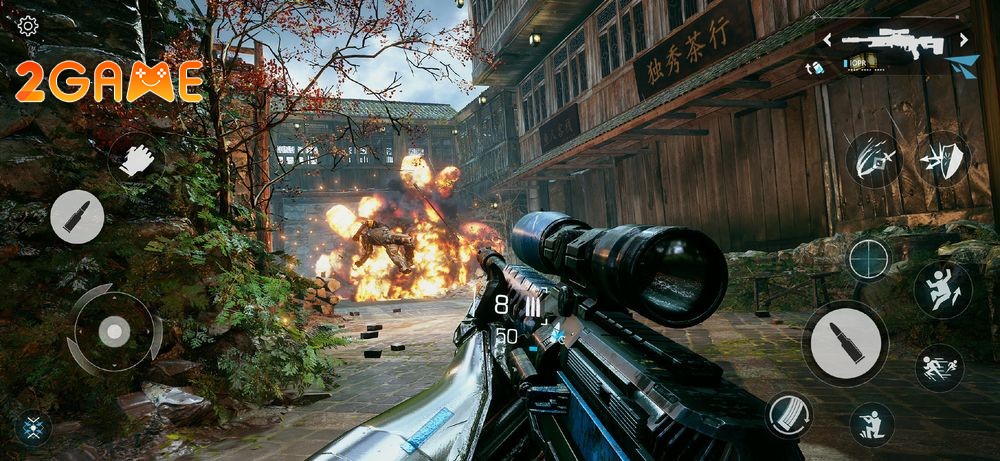Switch to the next weapon with right arrow

pyautogui.click(x=964, y=40)
